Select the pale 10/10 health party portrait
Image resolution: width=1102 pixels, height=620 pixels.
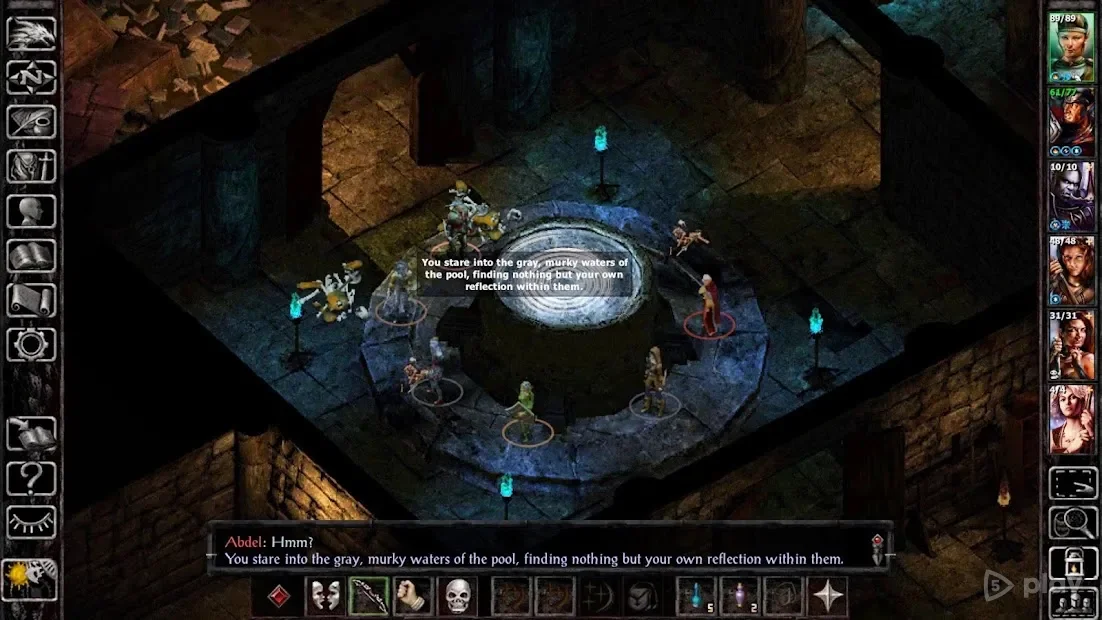(x=1071, y=196)
